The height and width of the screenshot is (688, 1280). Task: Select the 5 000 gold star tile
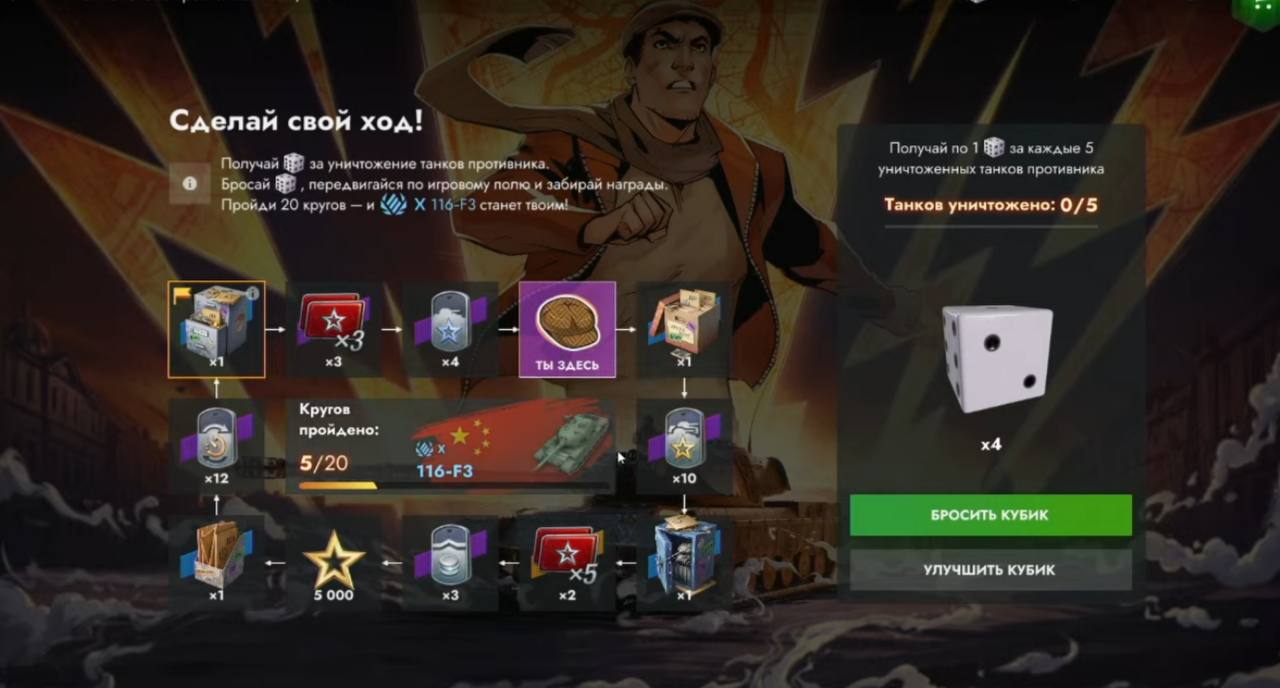[334, 563]
